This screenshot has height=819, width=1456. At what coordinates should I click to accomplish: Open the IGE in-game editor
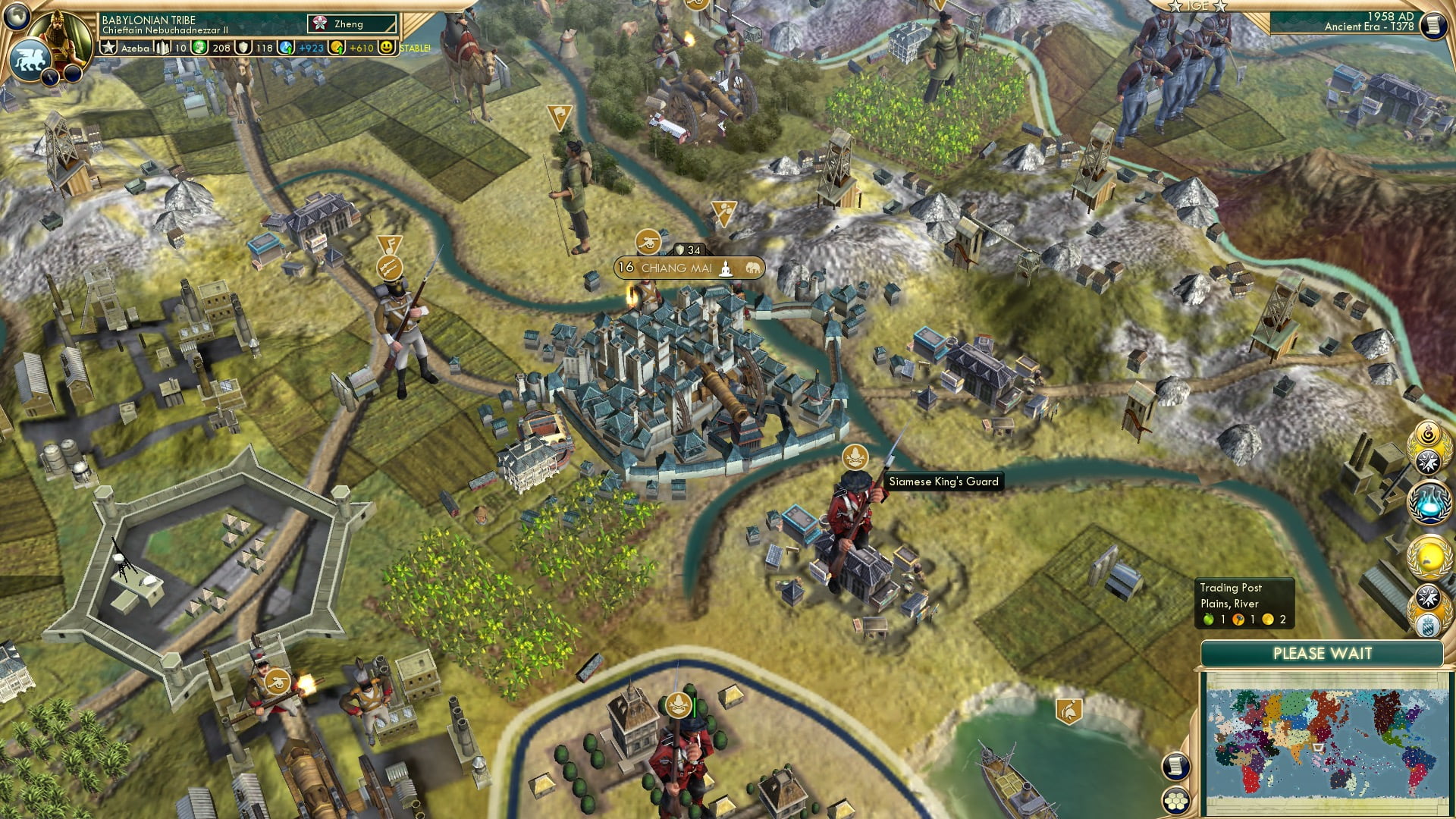(1198, 6)
